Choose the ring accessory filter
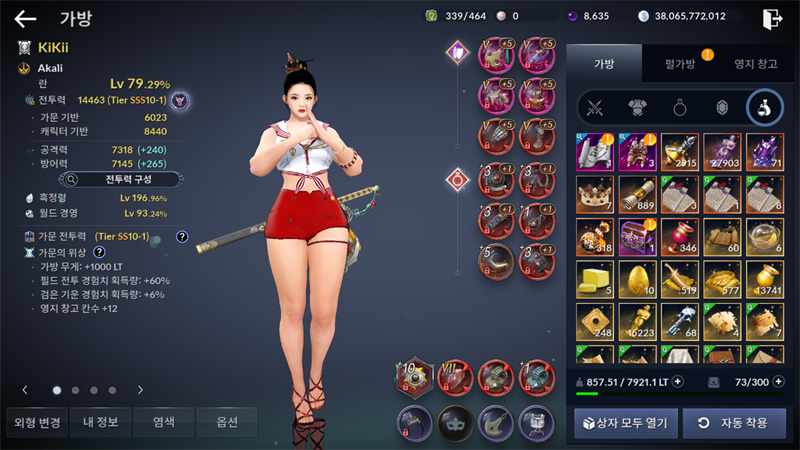 point(679,108)
